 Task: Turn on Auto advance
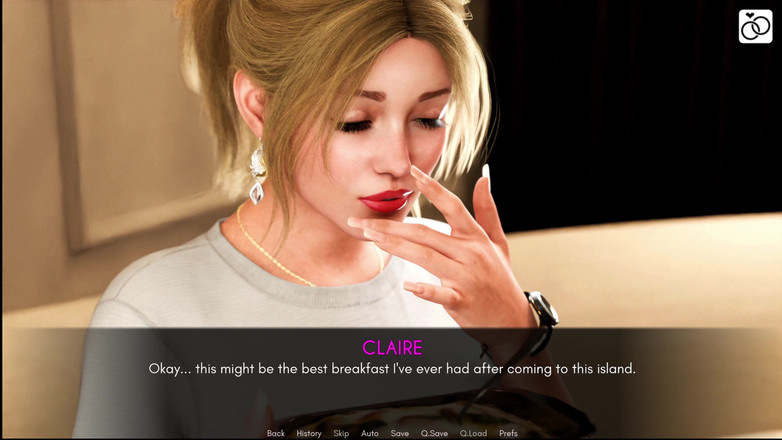point(370,433)
